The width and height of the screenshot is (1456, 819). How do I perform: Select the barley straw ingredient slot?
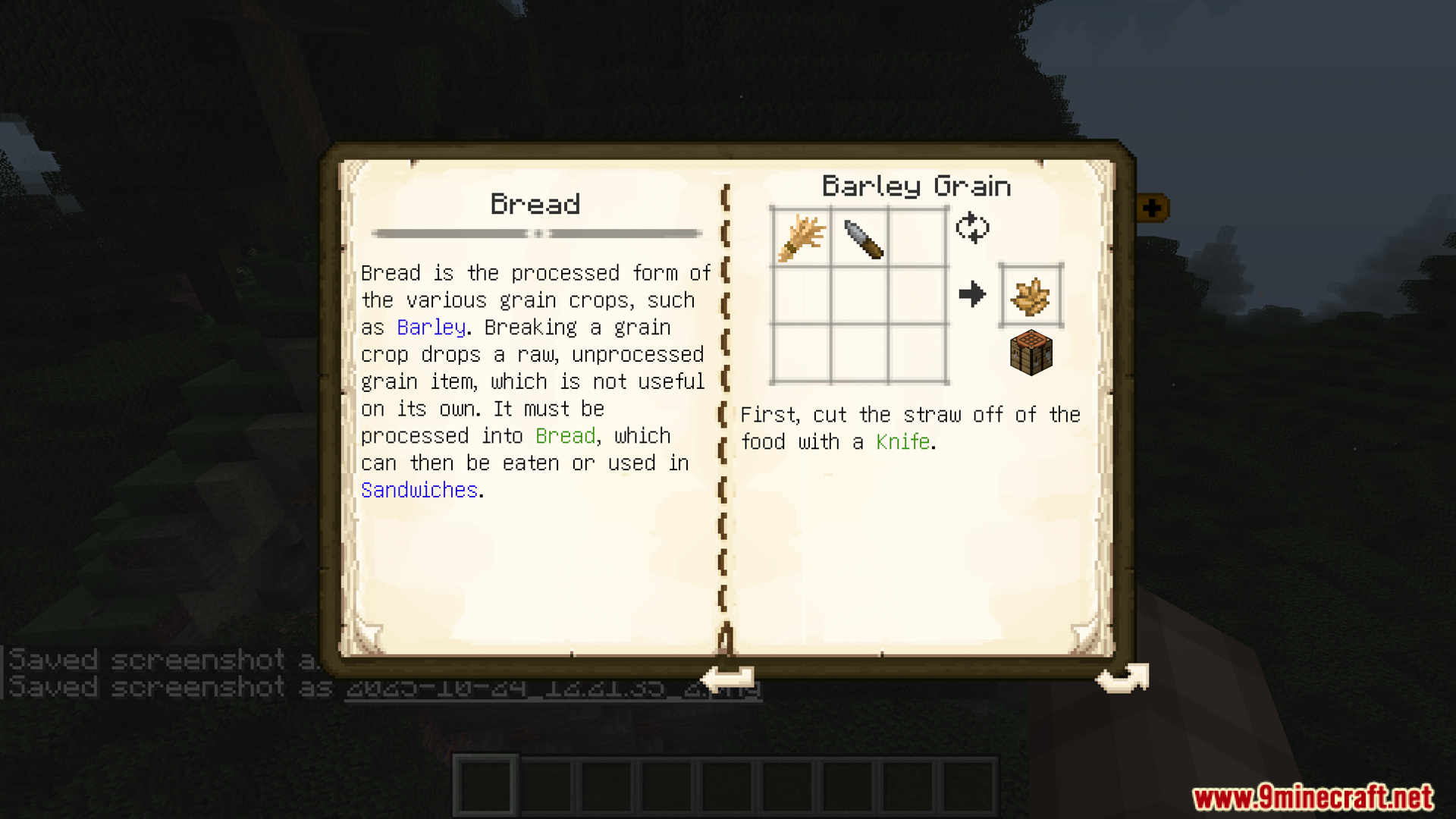(x=802, y=237)
